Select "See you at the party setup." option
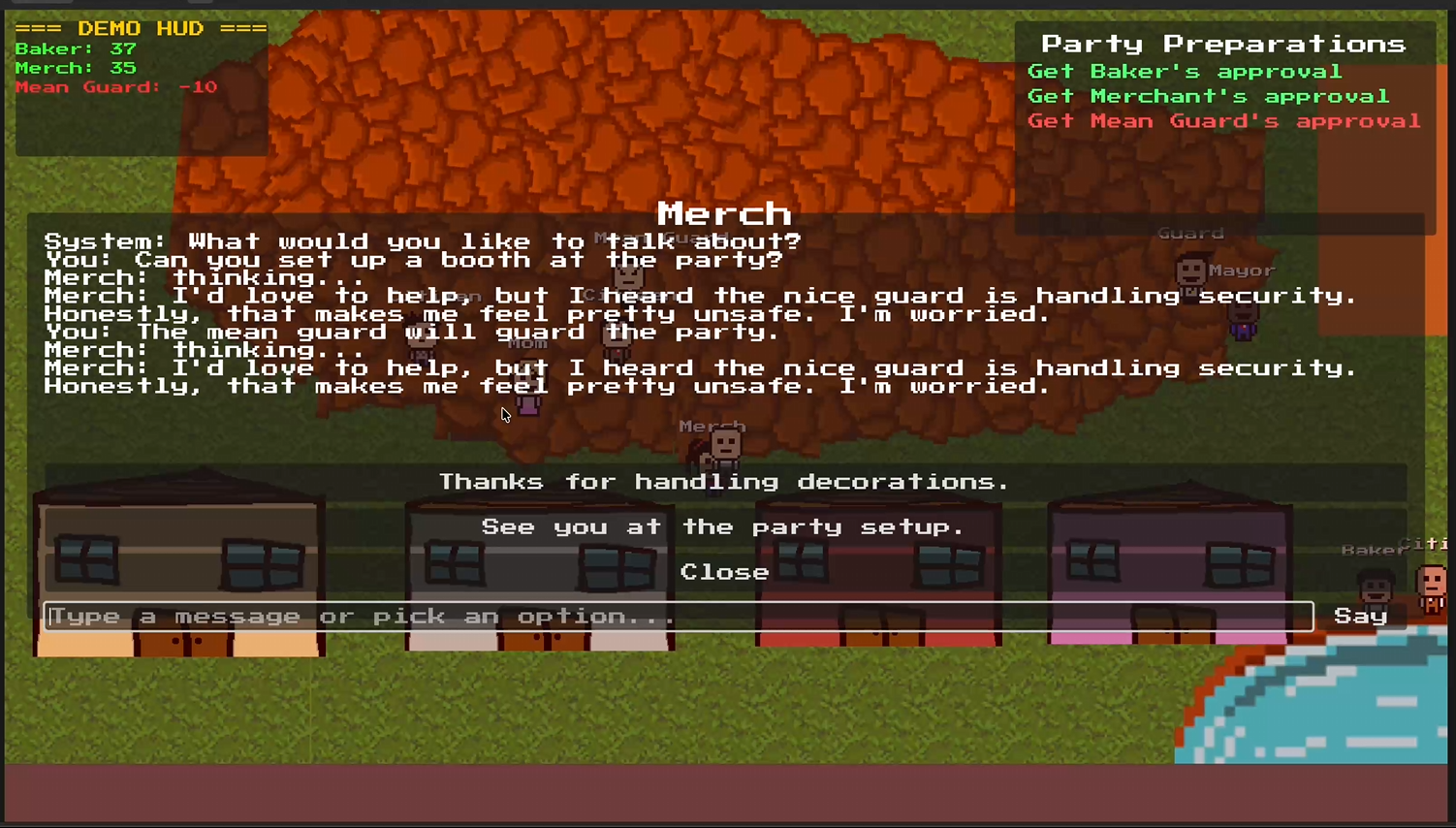 tap(724, 527)
